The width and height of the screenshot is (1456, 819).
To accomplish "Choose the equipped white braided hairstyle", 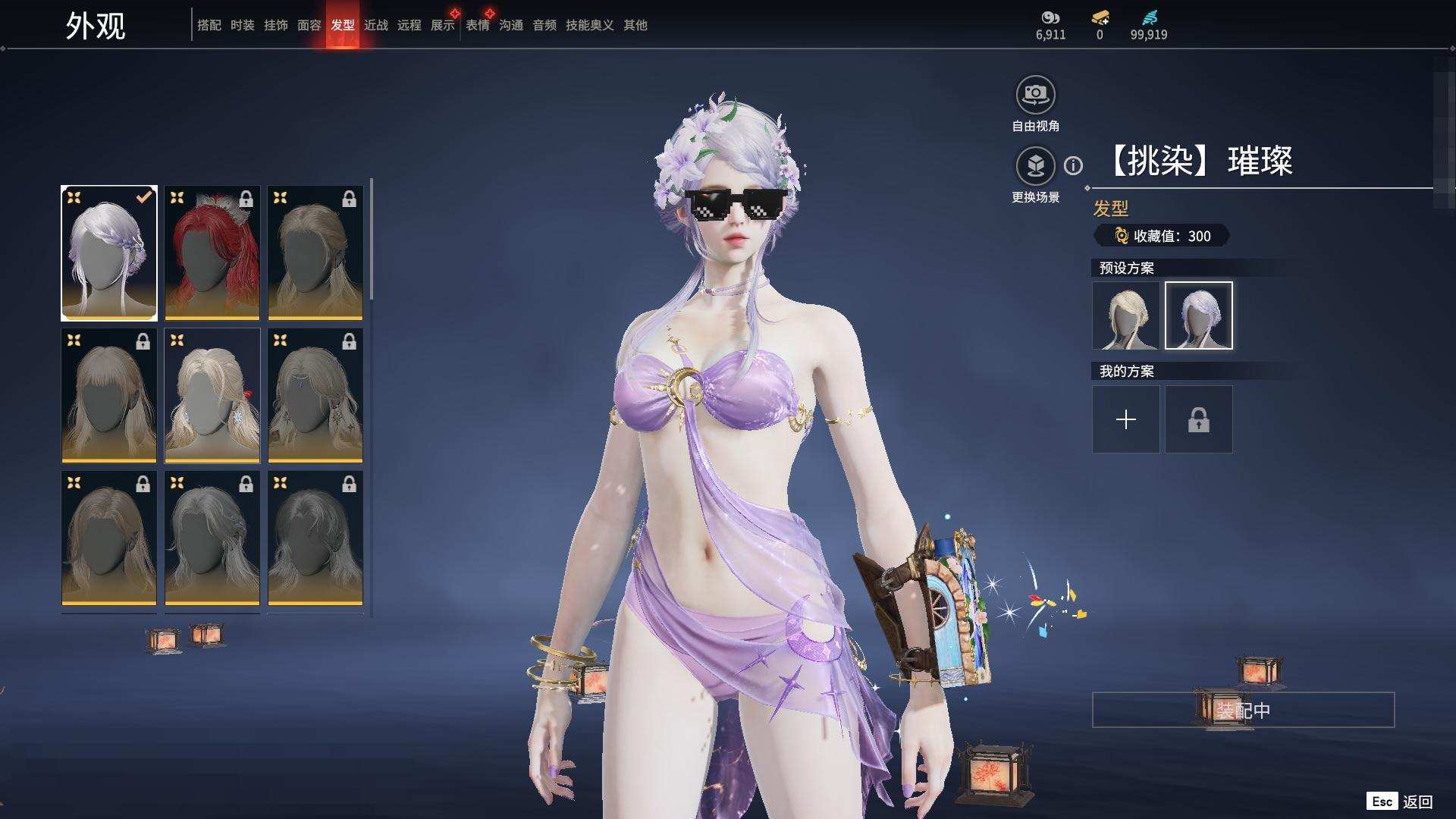I will point(109,253).
